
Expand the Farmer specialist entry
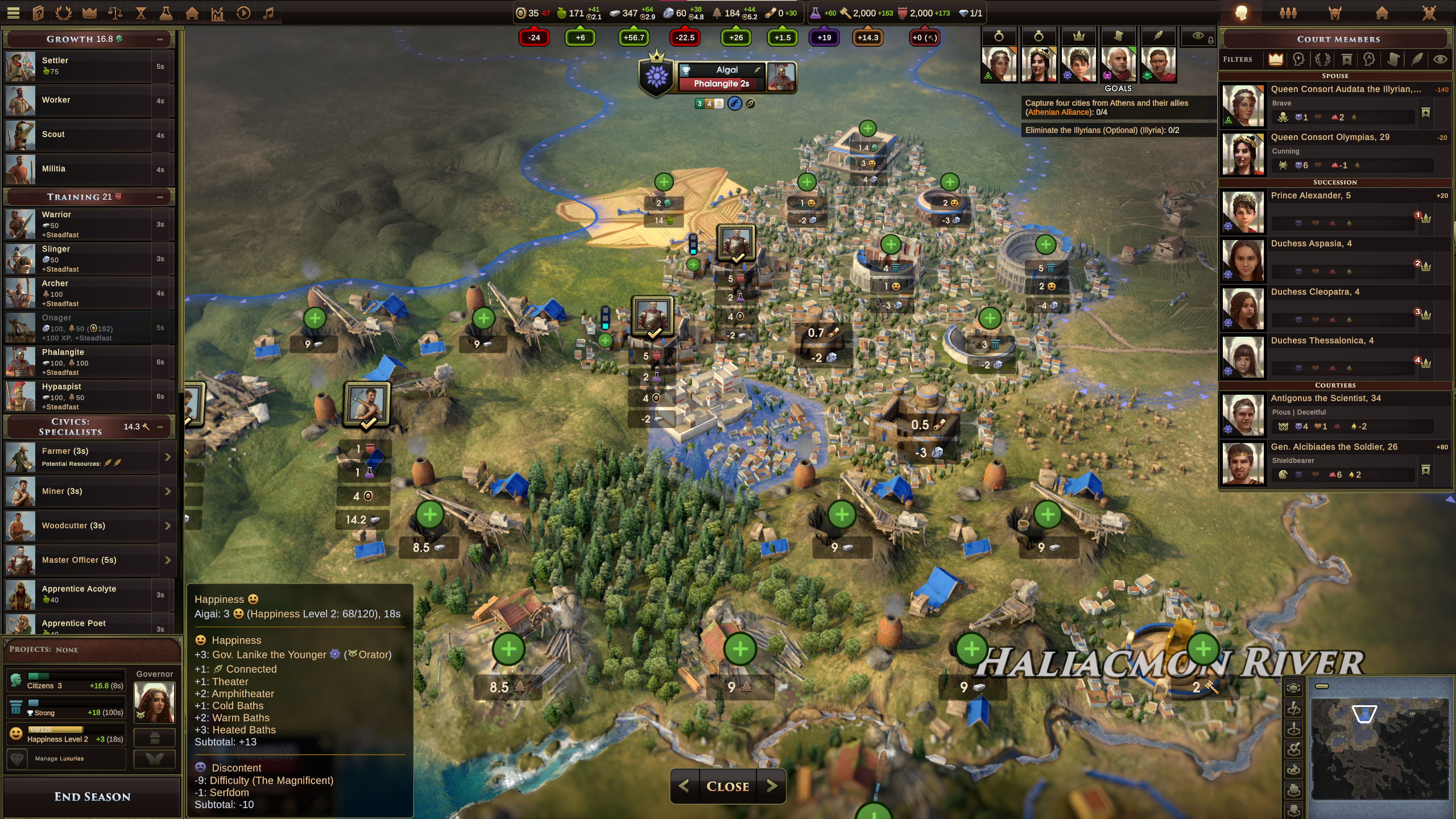click(167, 457)
